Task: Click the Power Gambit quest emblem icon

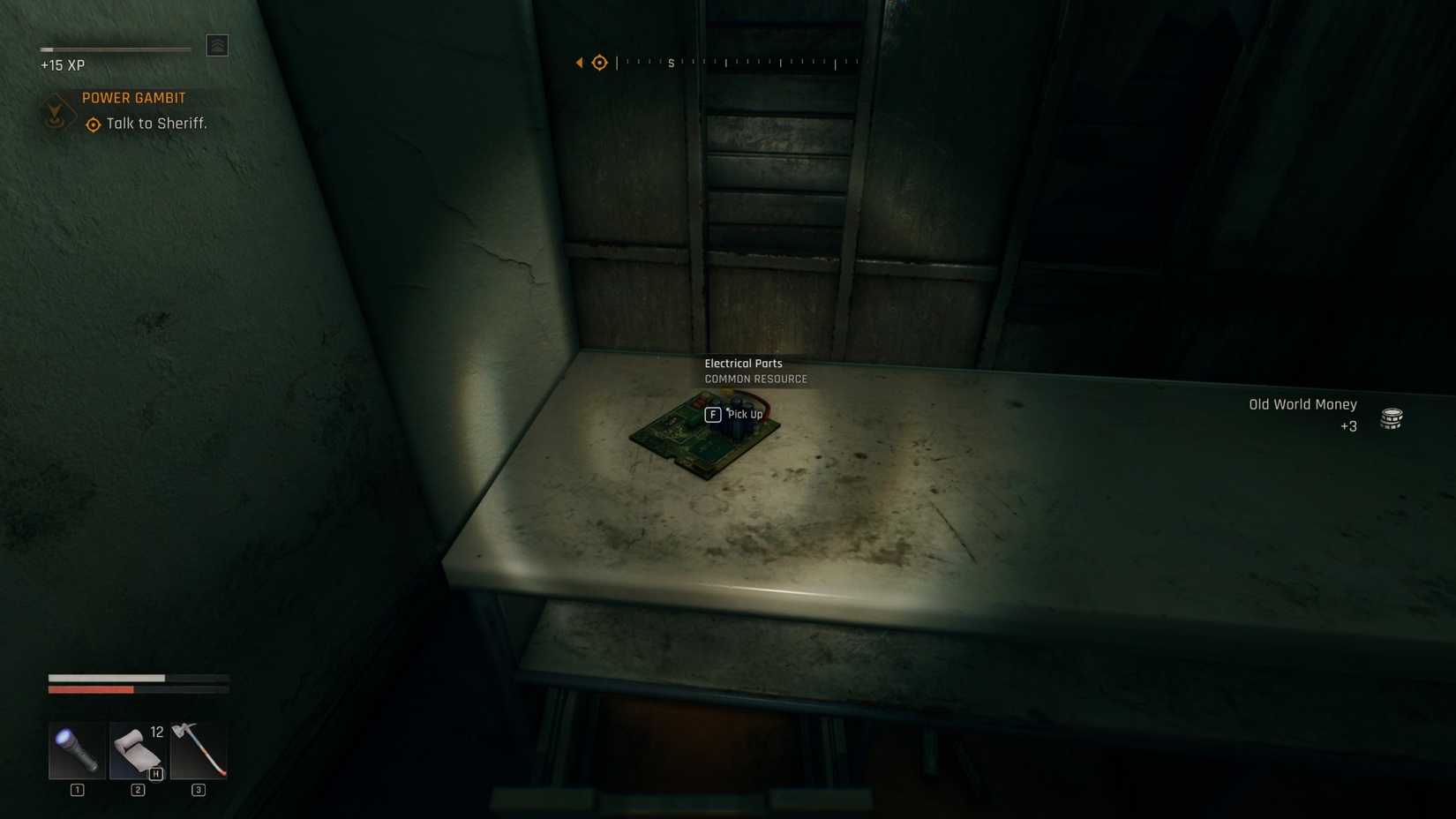Action: pos(56,113)
